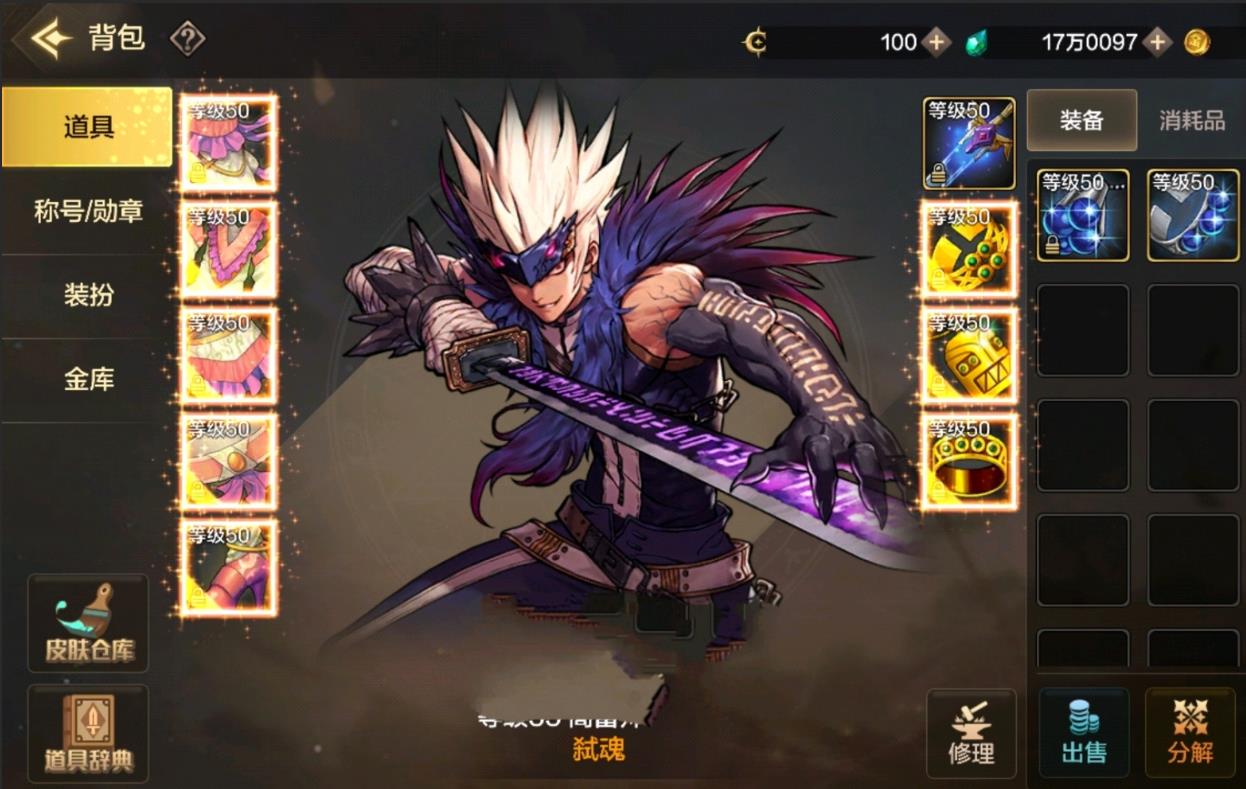This screenshot has width=1246, height=789.
Task: Open the 皮肤仓库 skin storage
Action: tap(88, 623)
